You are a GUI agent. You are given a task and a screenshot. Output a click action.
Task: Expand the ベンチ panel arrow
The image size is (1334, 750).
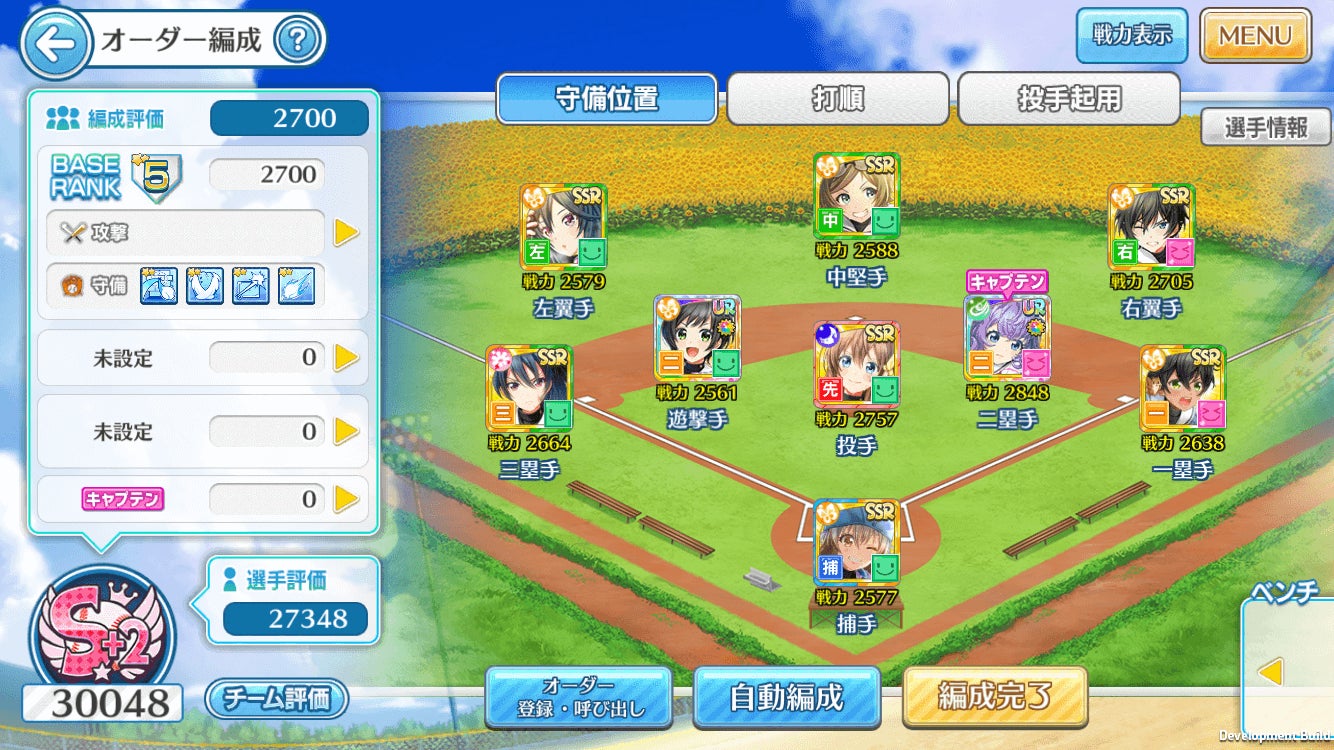pyautogui.click(x=1270, y=672)
